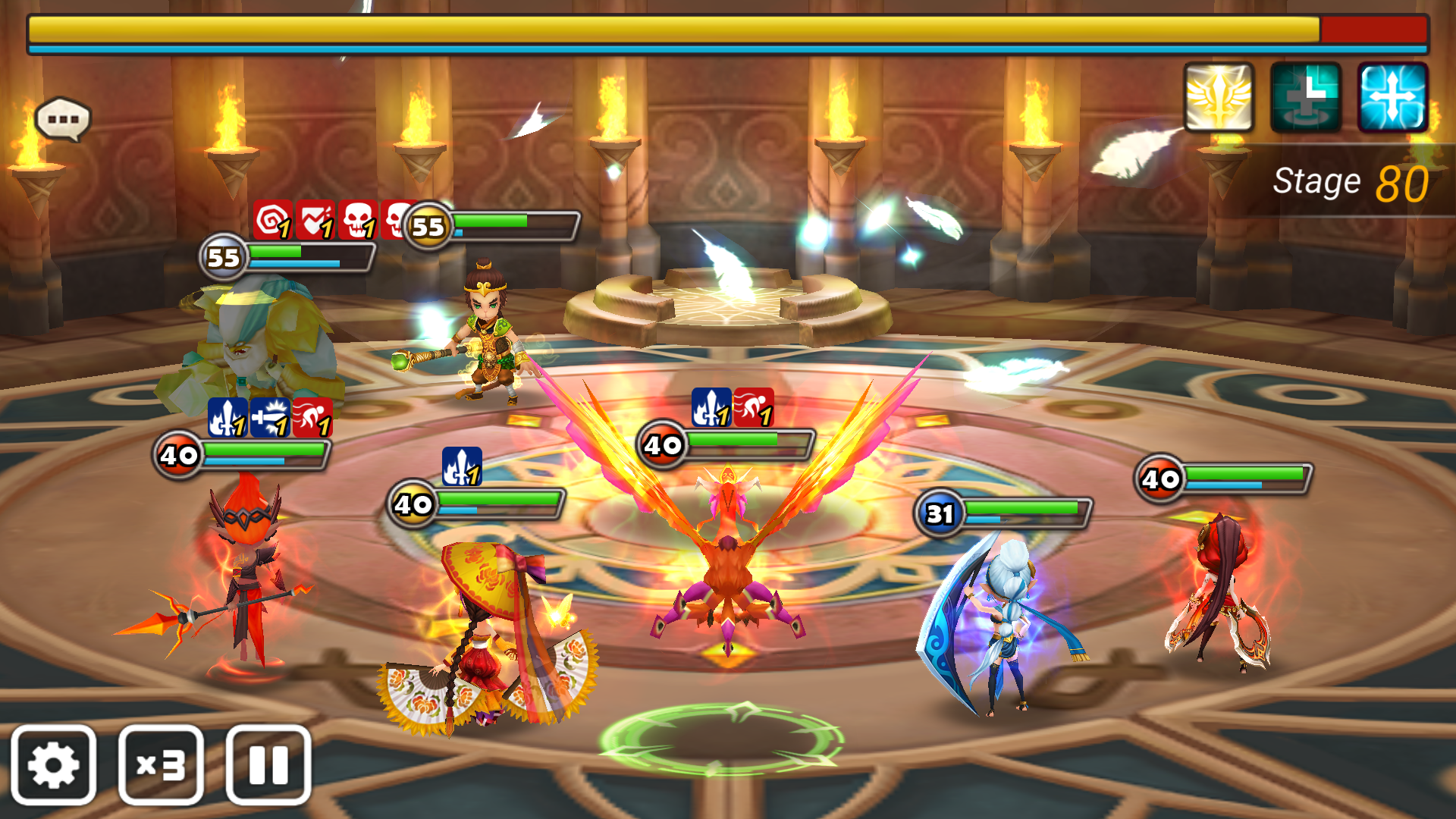Select the dark teal cross skill icon
This screenshot has height=819, width=1456.
click(x=1305, y=98)
